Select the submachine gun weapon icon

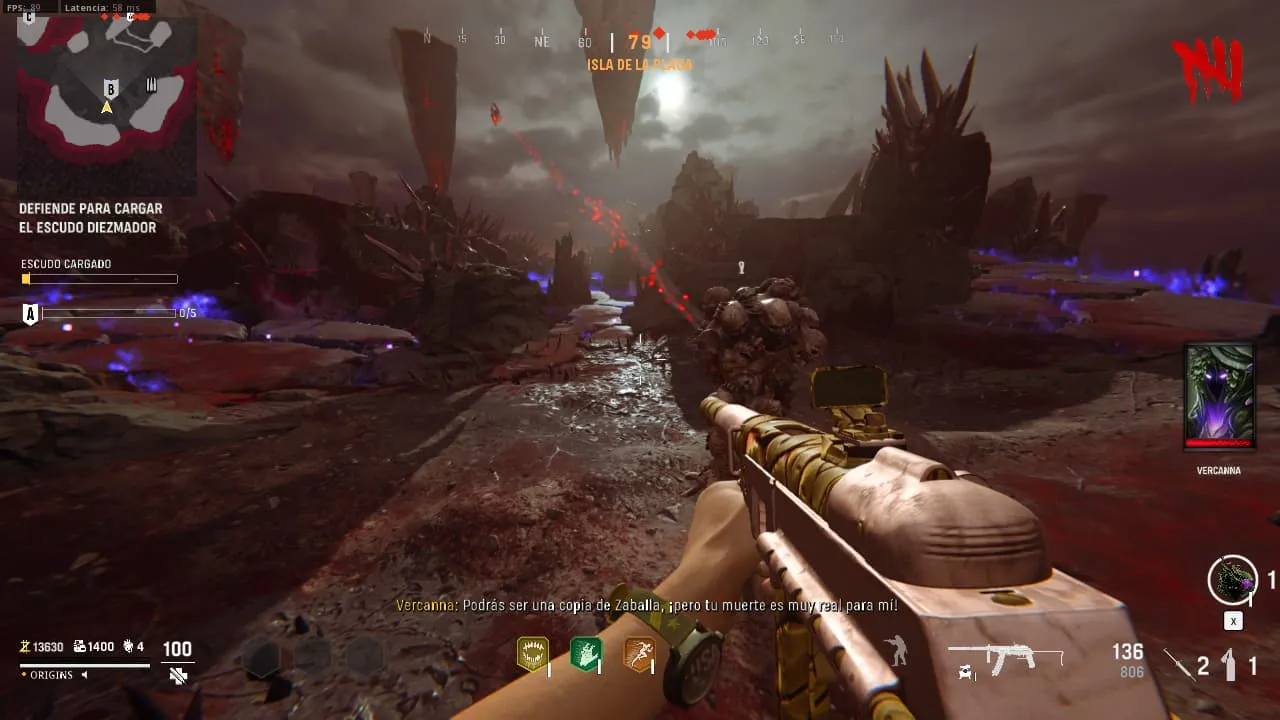(x=1004, y=658)
